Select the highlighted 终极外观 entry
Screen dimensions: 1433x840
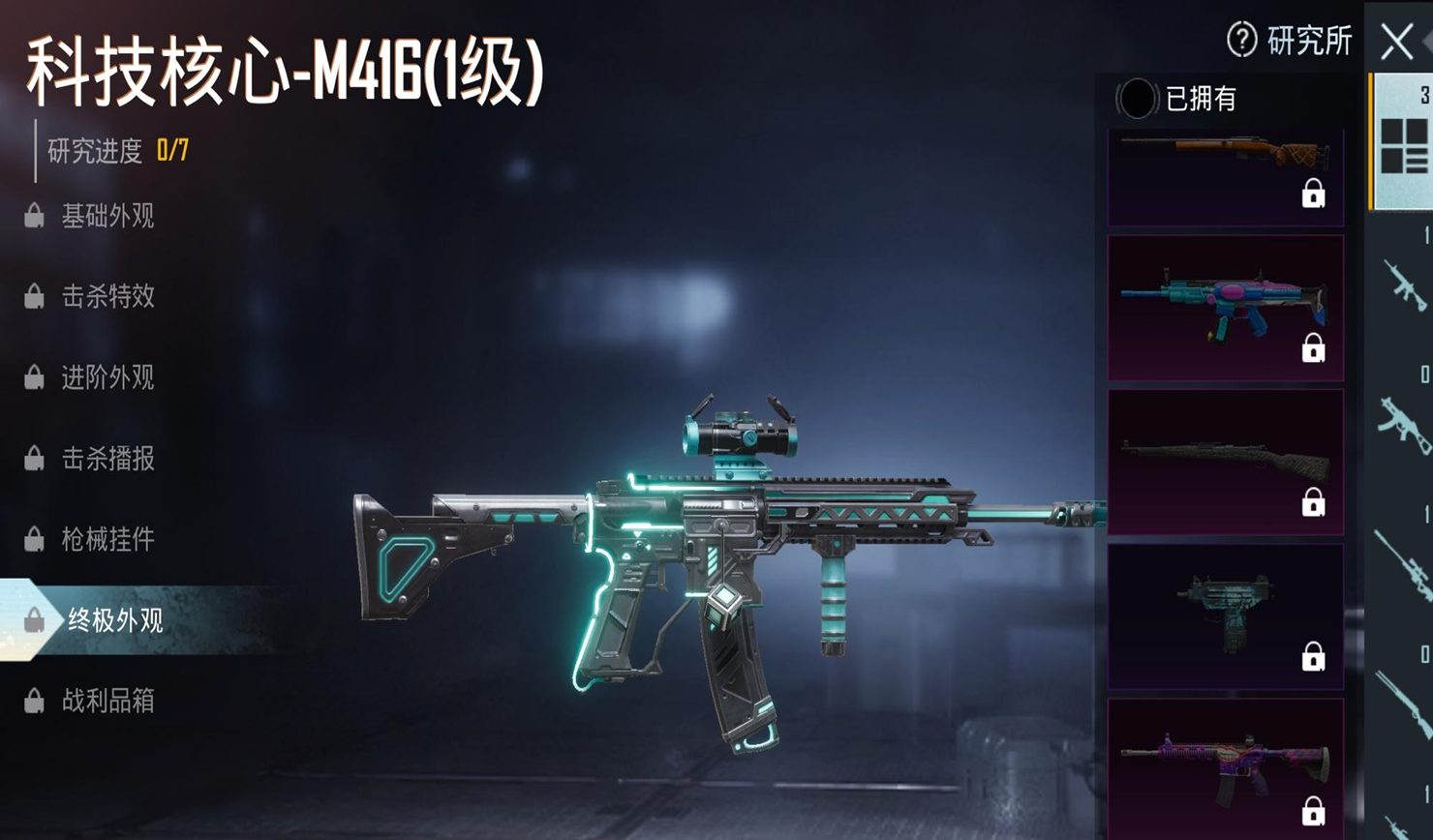point(114,620)
